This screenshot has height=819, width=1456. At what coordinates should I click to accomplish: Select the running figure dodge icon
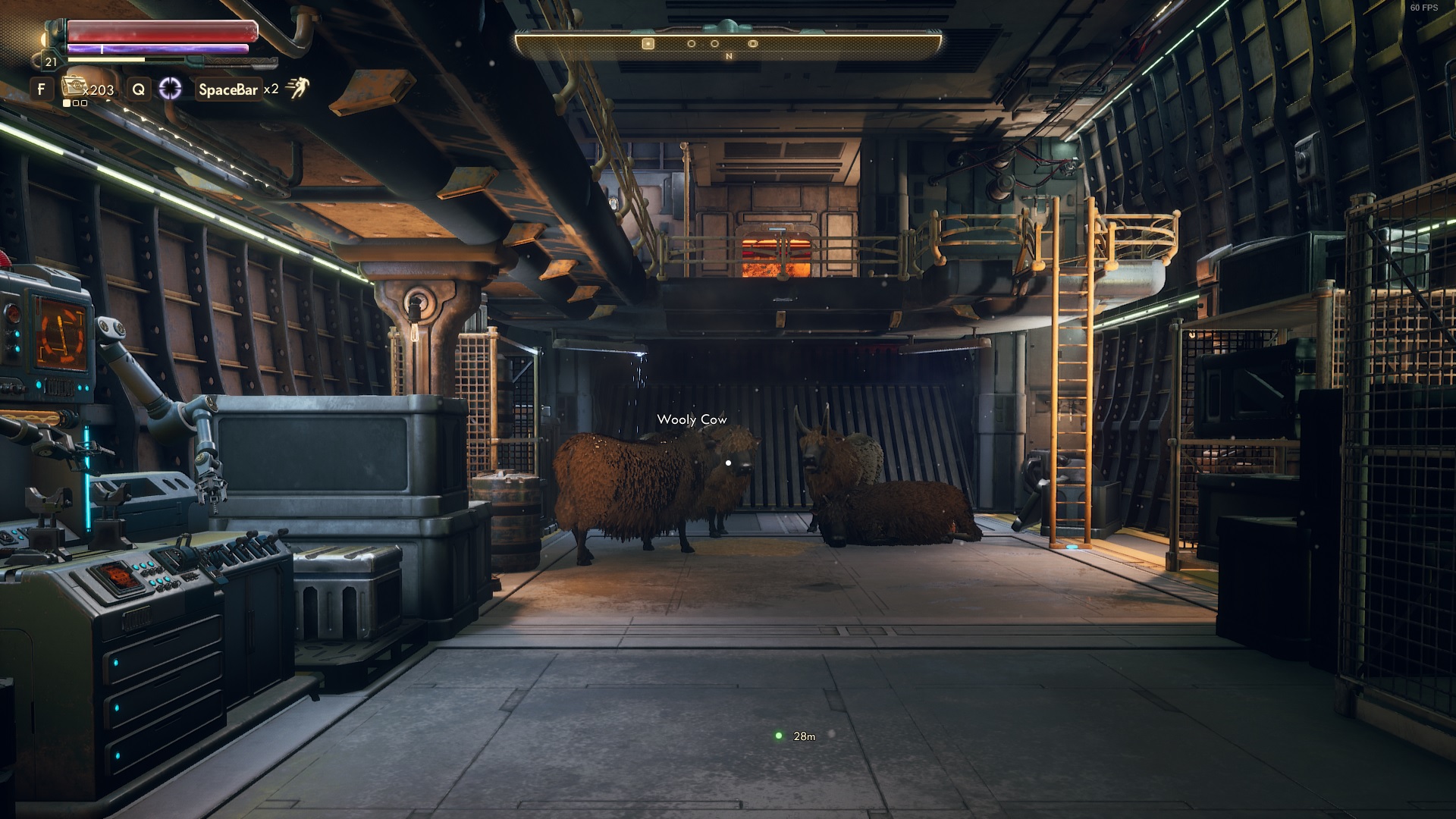[297, 88]
